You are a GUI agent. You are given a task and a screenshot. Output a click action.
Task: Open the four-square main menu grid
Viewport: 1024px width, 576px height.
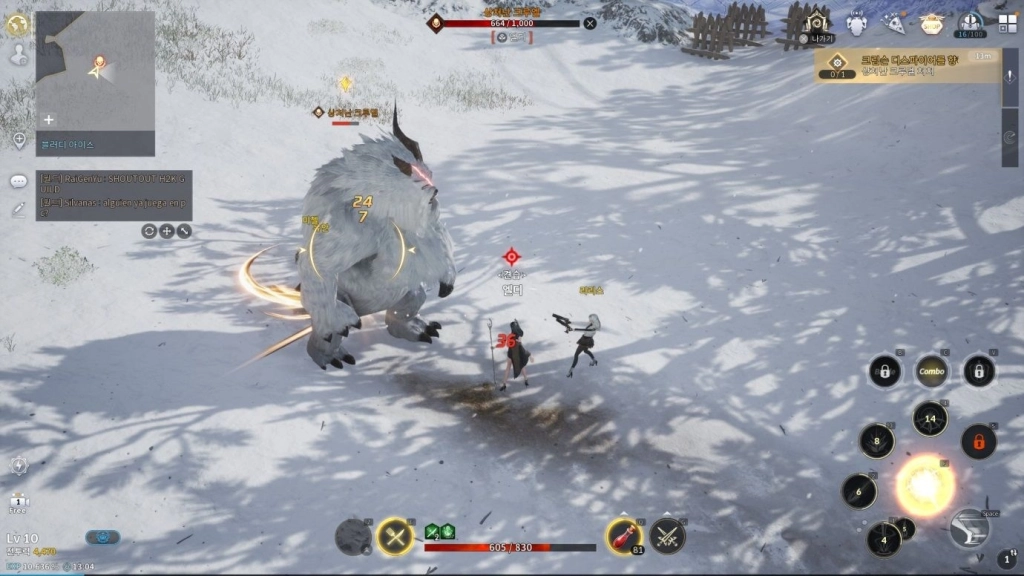click(1006, 22)
